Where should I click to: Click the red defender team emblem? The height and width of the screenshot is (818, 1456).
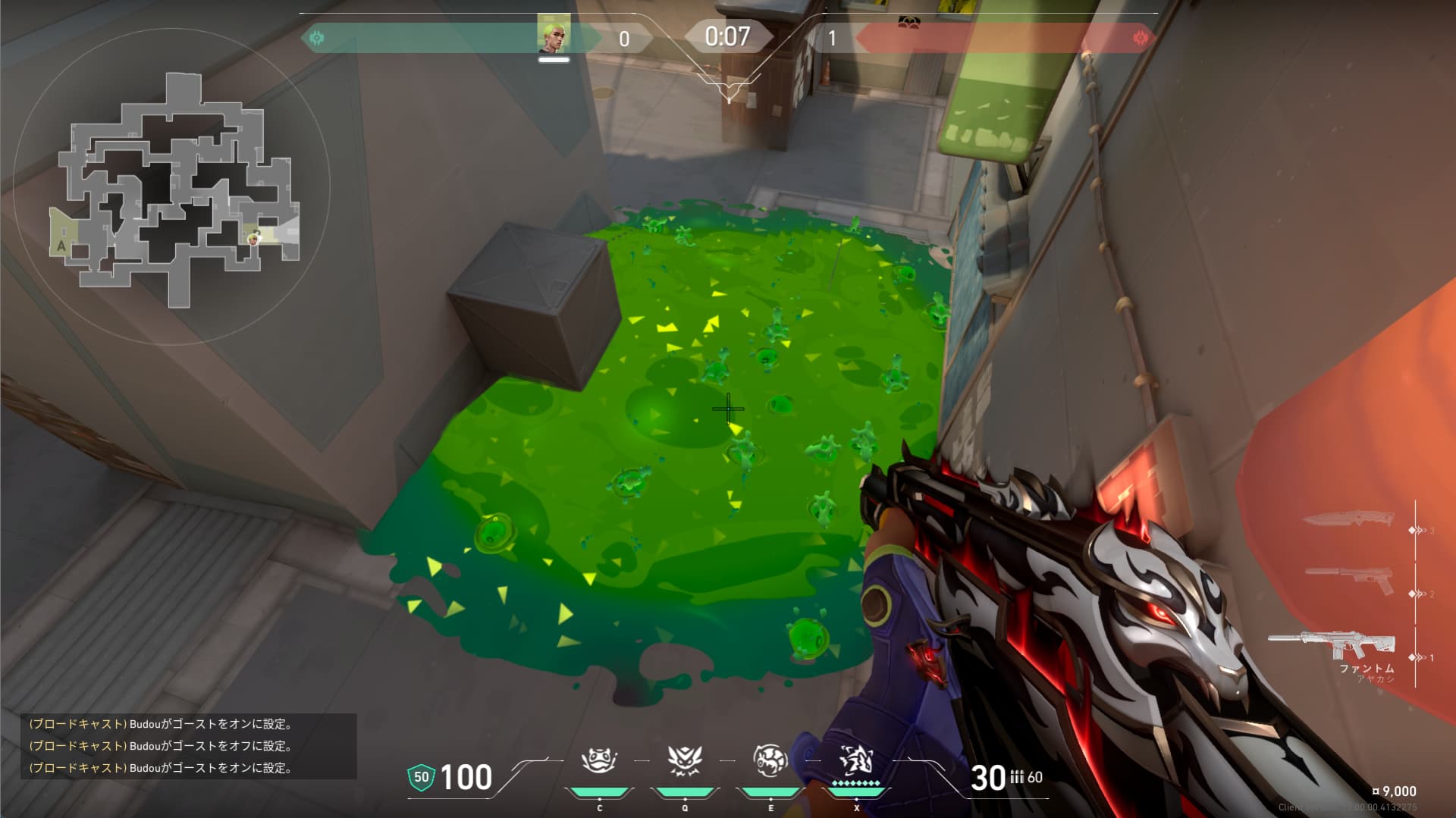point(1139,37)
